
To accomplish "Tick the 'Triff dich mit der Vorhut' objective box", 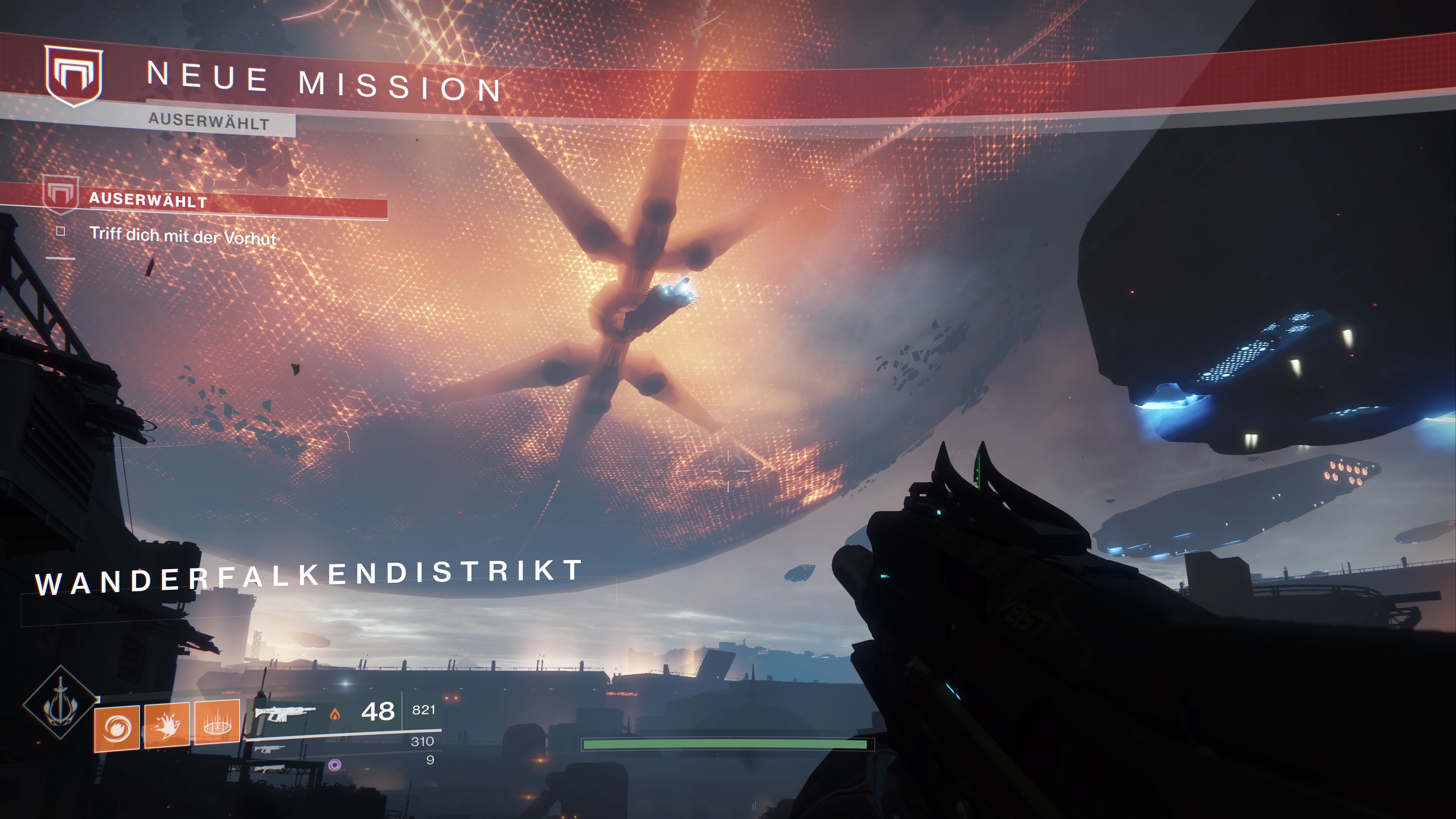I will point(61,231).
